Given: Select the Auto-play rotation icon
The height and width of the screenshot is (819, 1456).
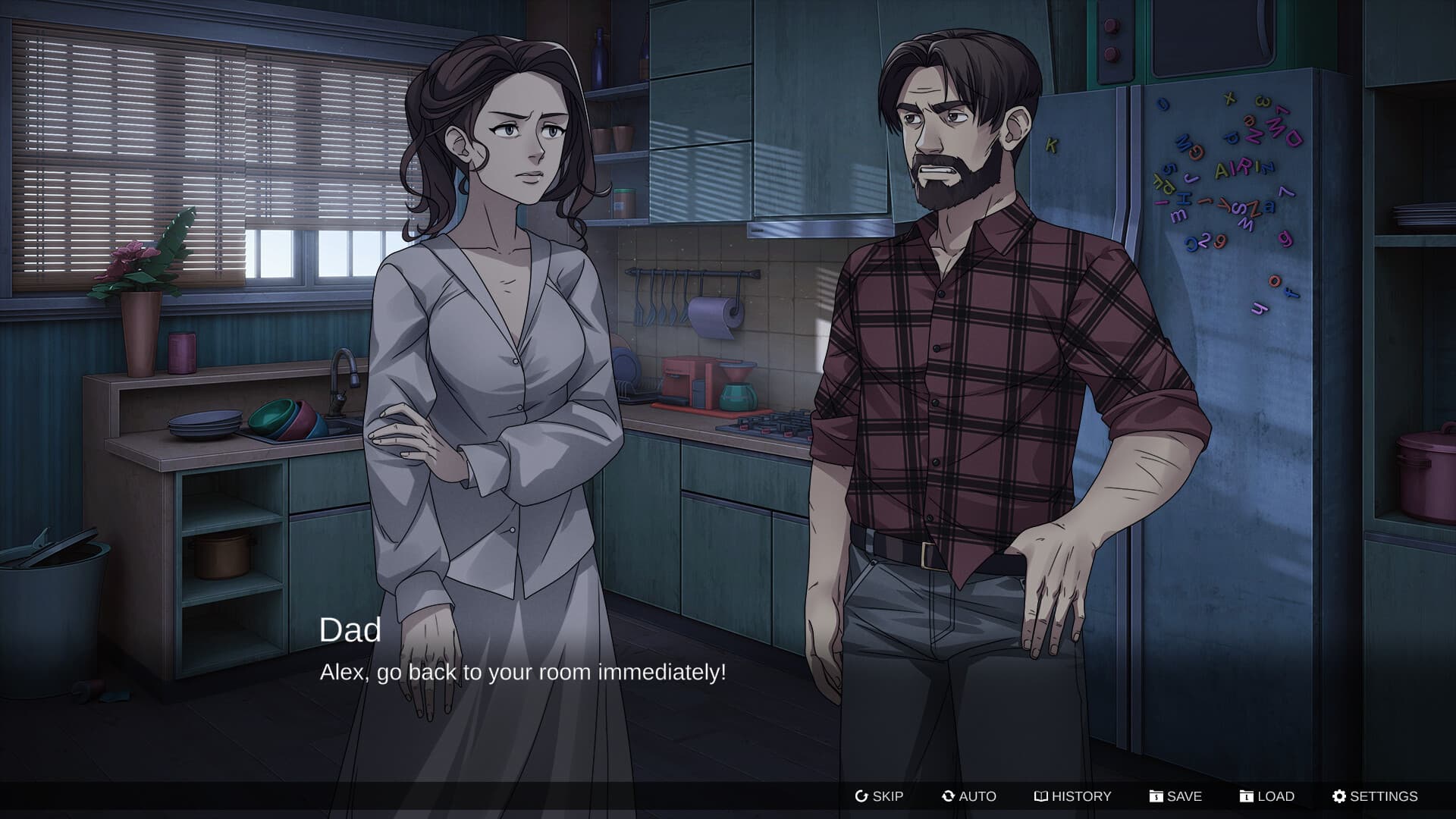Looking at the screenshot, I should [948, 796].
